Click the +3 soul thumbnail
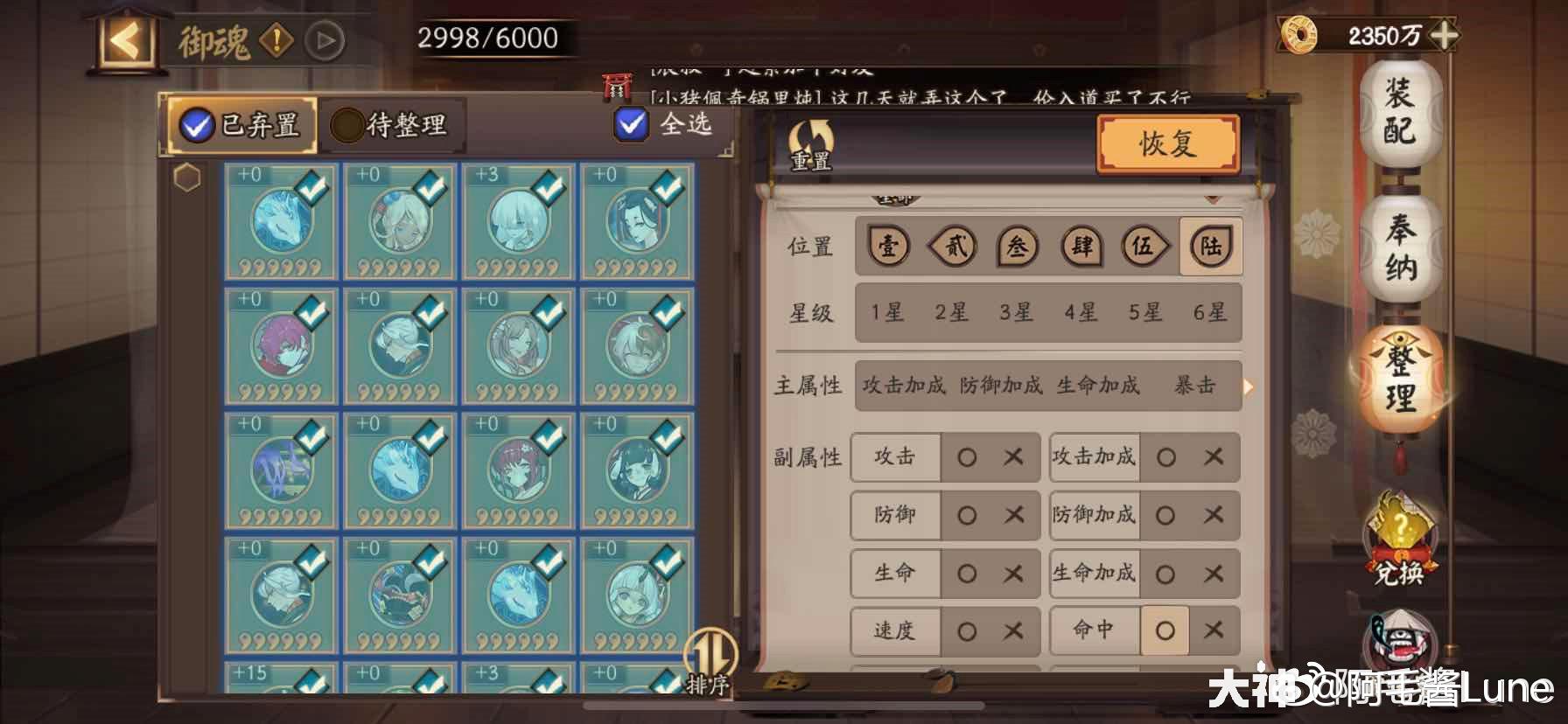1568x724 pixels. pos(520,223)
